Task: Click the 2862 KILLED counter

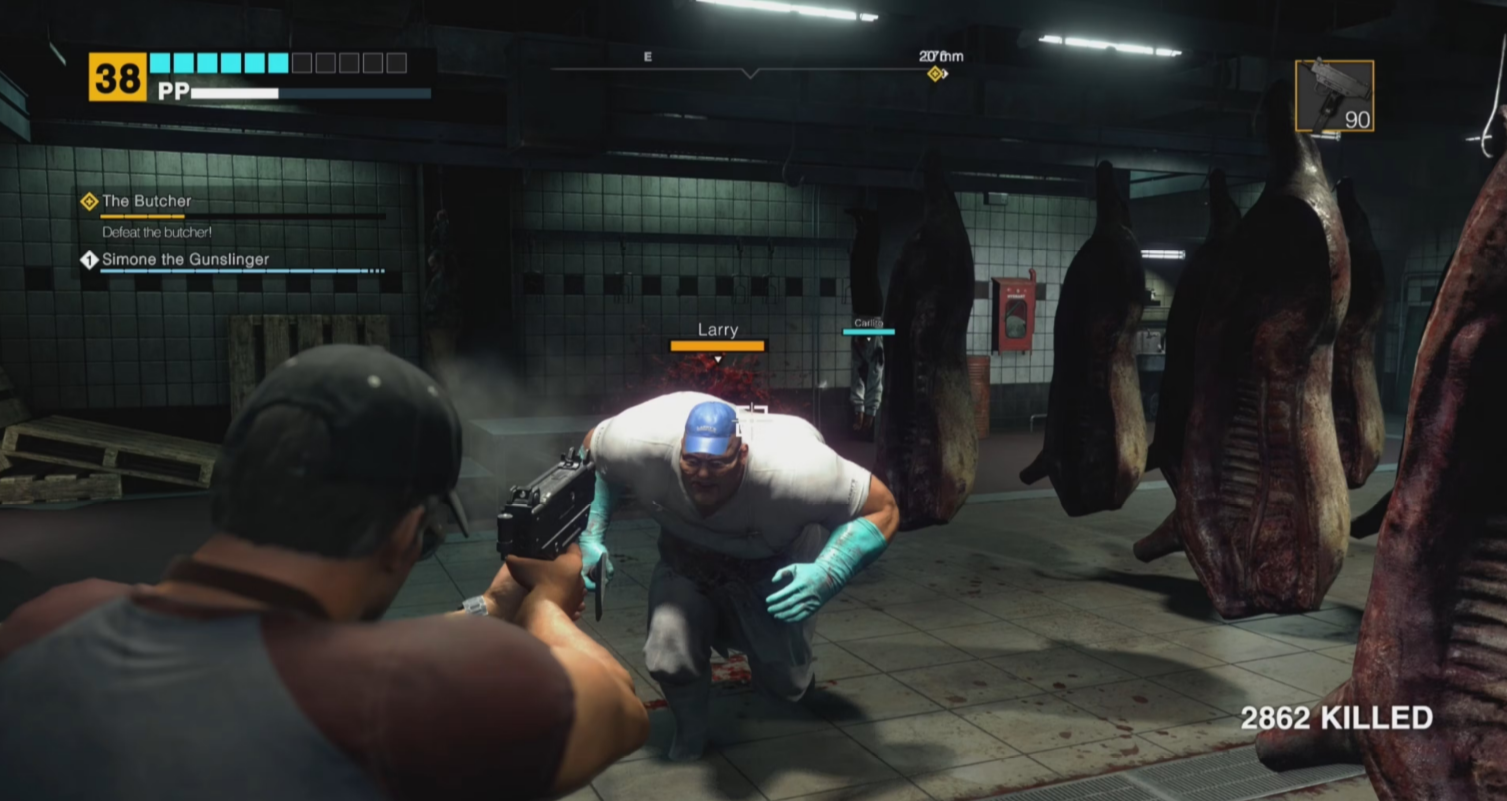Action: click(x=1334, y=717)
